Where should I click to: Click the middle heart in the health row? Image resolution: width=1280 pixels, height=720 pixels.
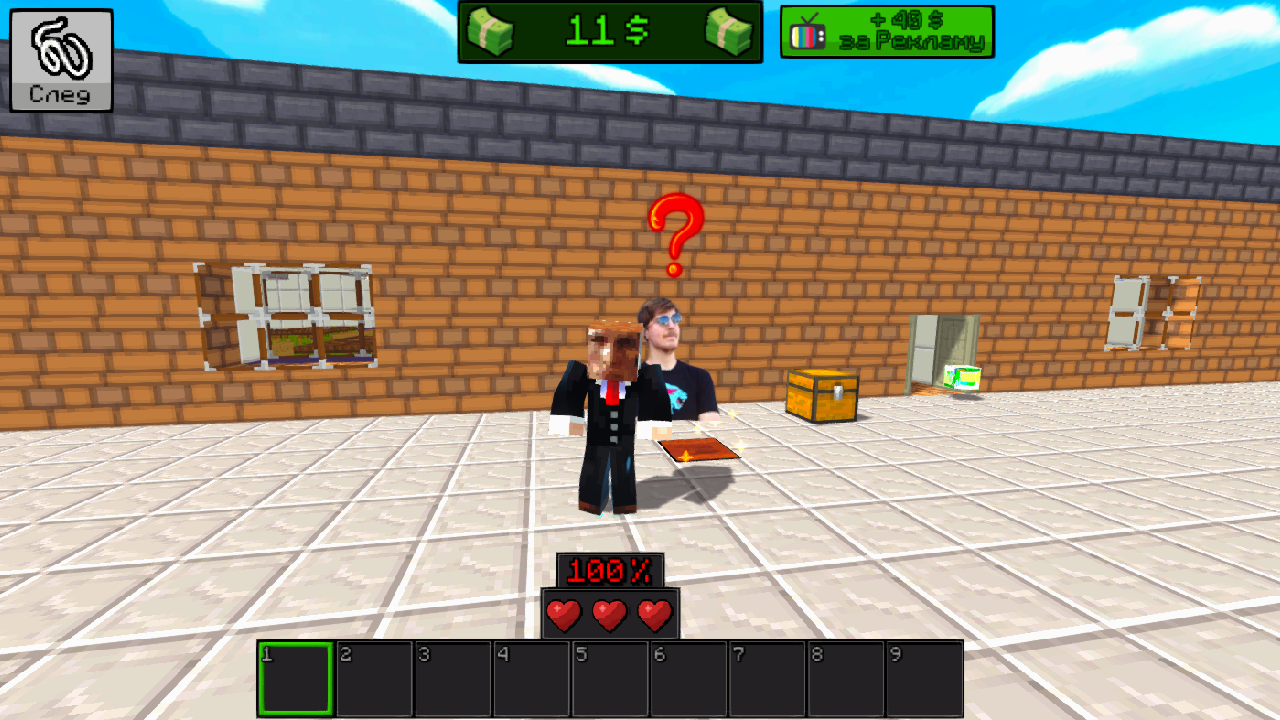(x=611, y=613)
